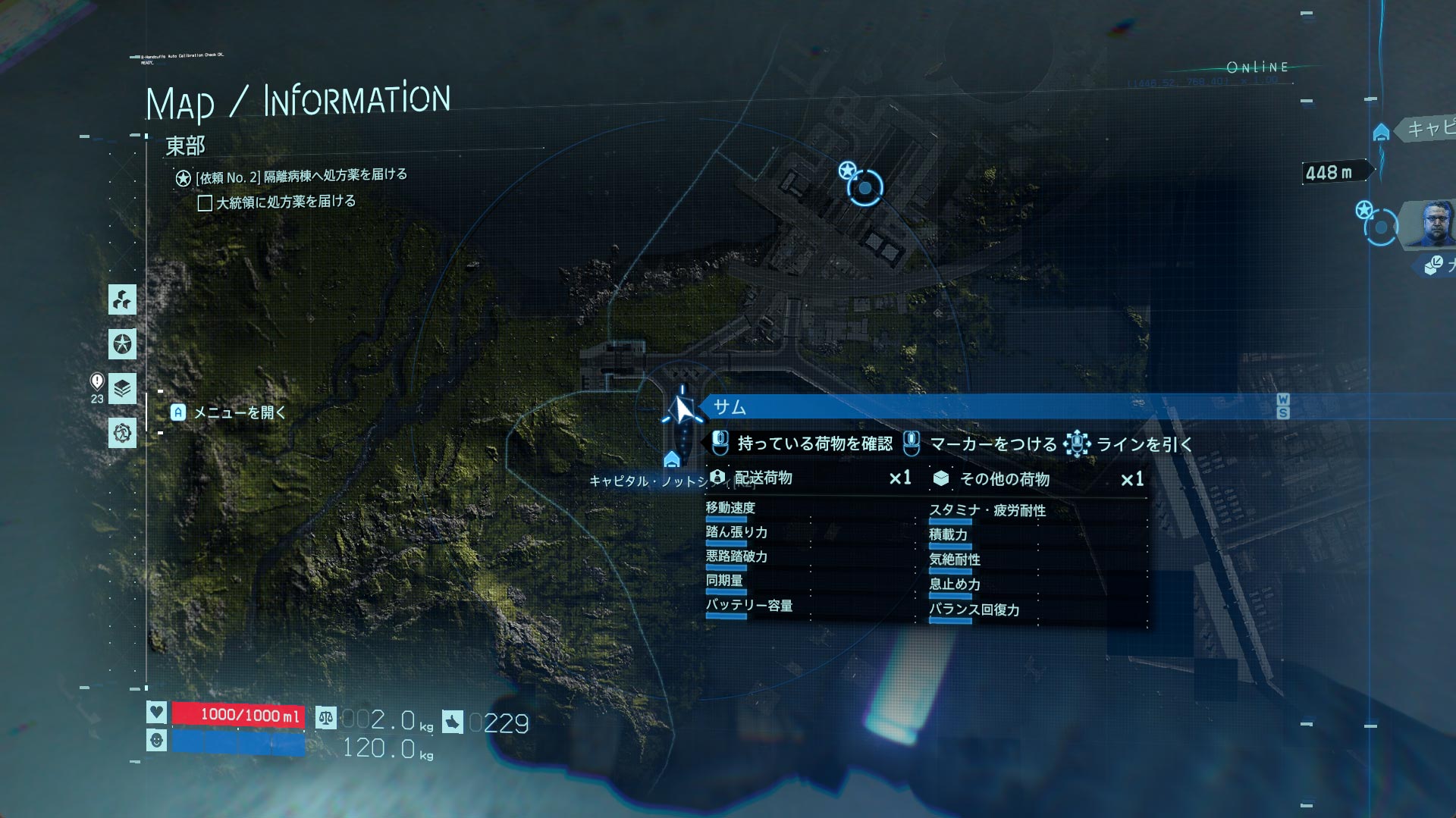Click Sam's arrow marker on the map

[x=683, y=410]
